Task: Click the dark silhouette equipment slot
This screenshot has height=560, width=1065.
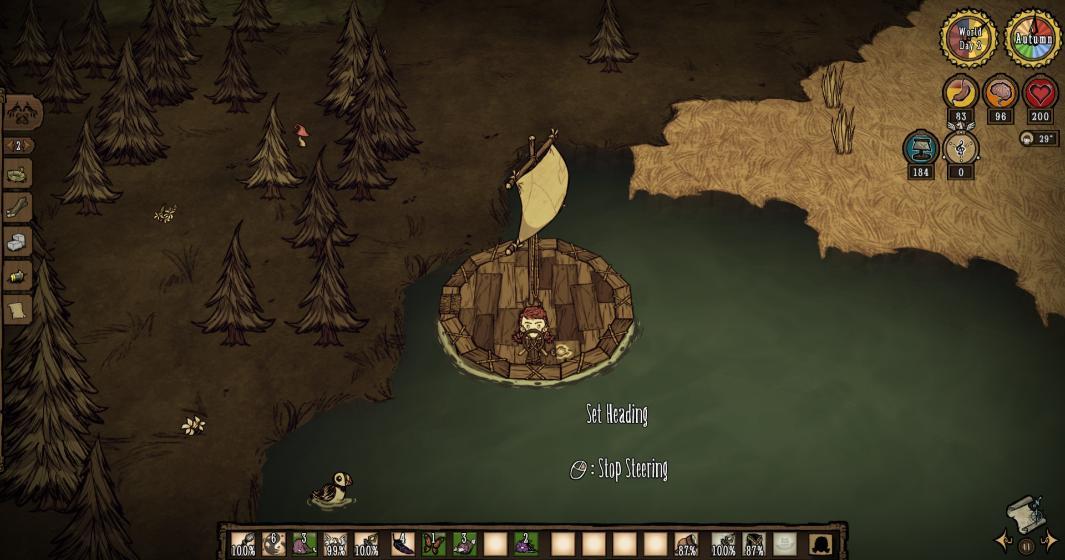Action: pos(822,544)
